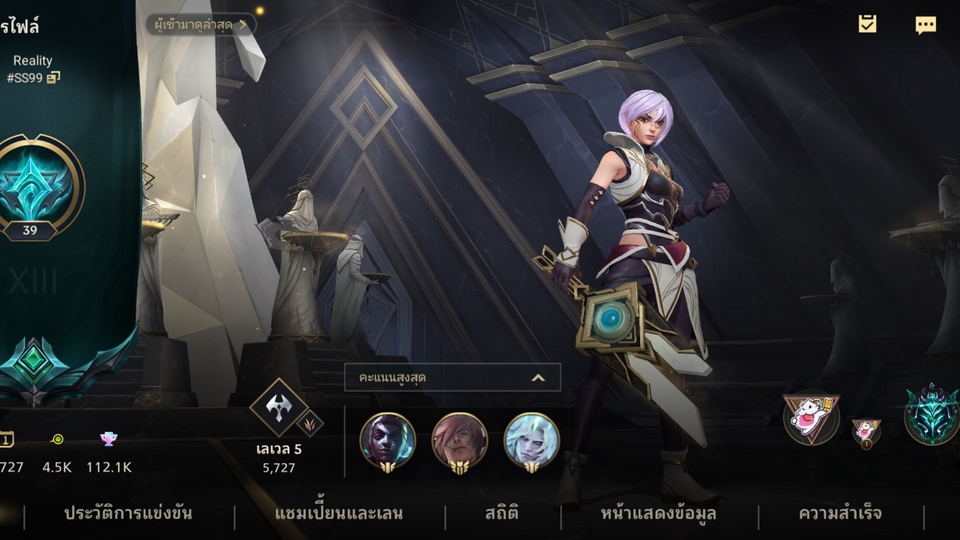Click the เลเวล 5 fighter role emblem

pos(277,407)
